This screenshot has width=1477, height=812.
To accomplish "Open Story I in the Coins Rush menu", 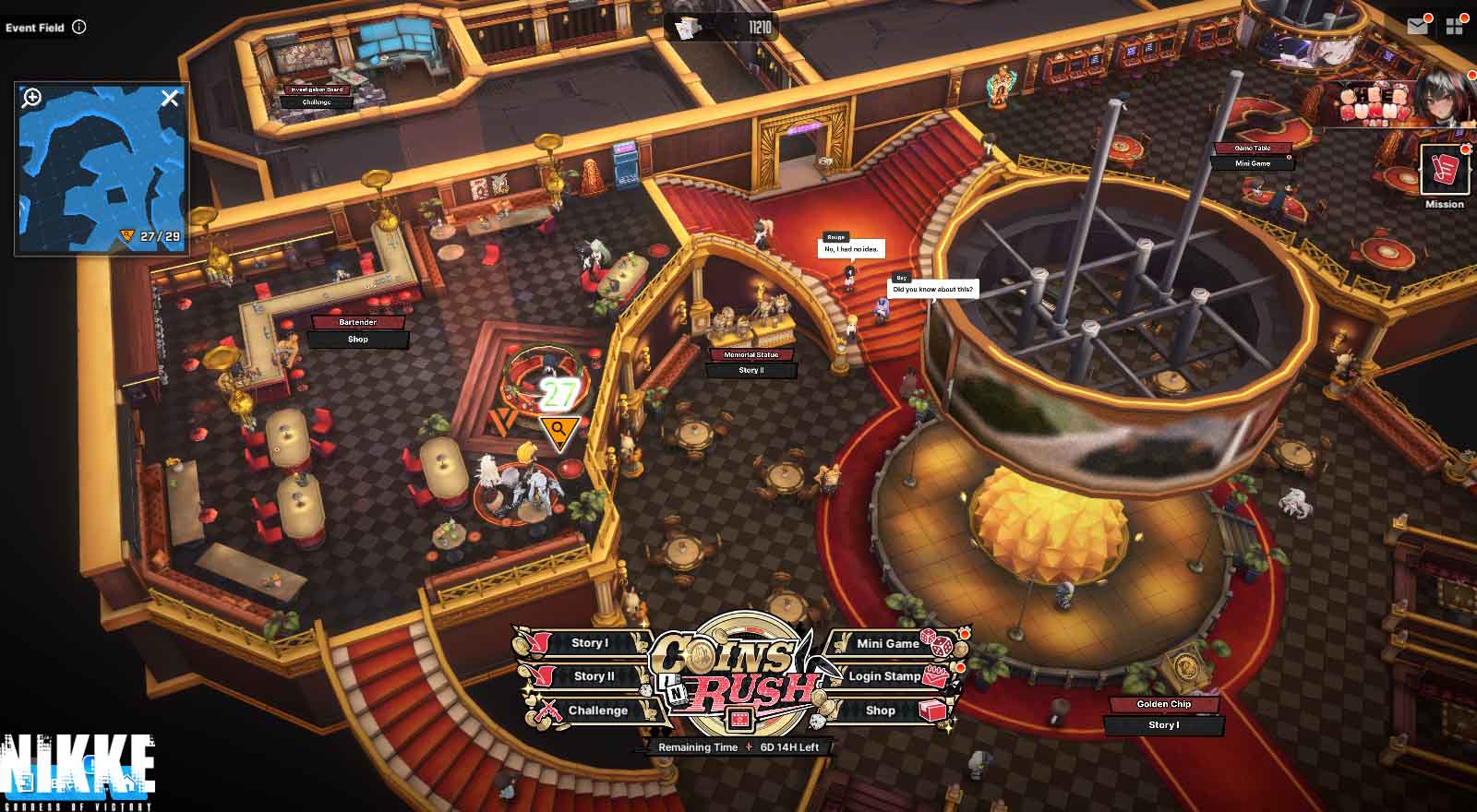I will tap(589, 643).
